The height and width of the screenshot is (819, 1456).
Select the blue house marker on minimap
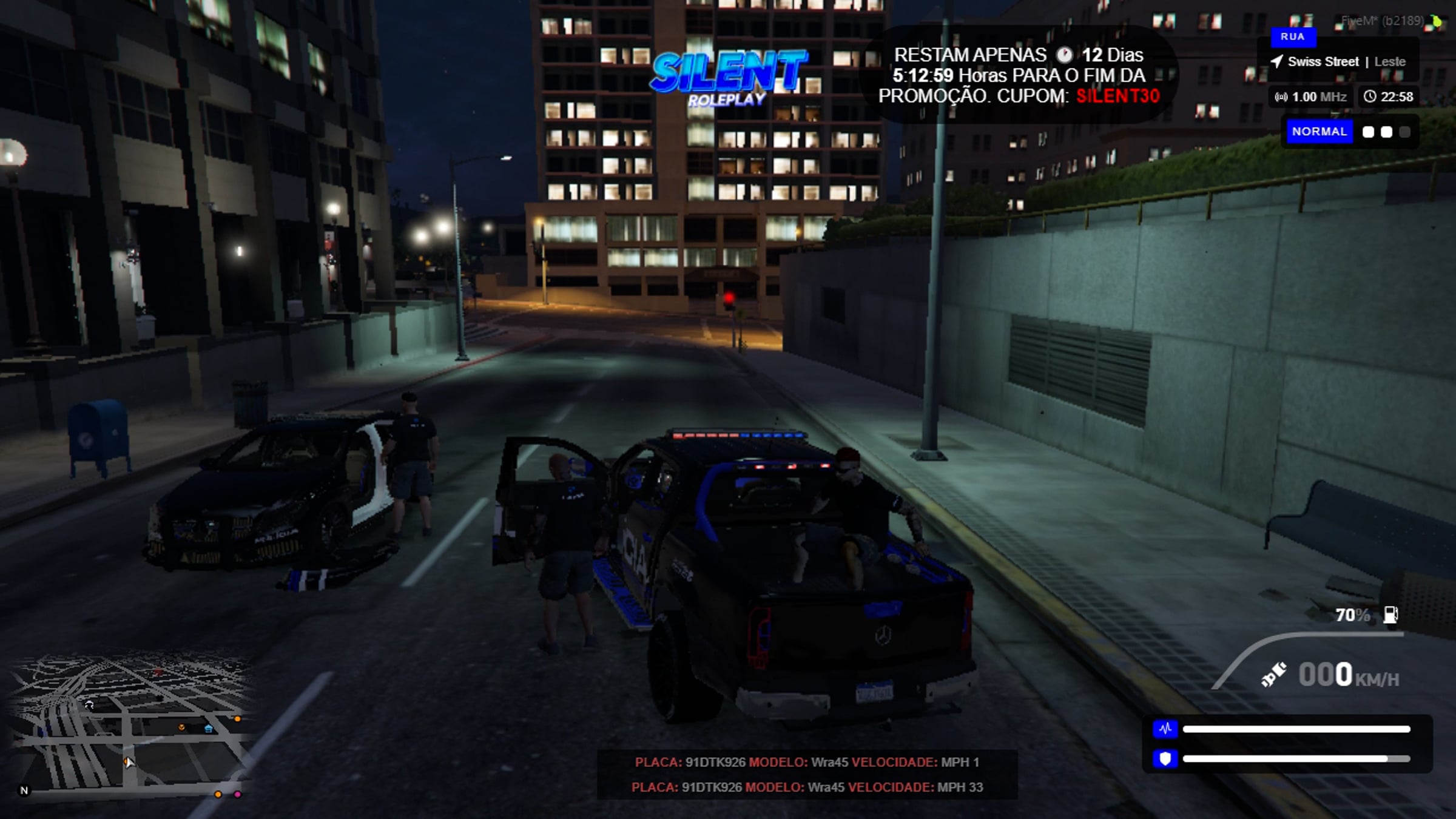pos(209,728)
